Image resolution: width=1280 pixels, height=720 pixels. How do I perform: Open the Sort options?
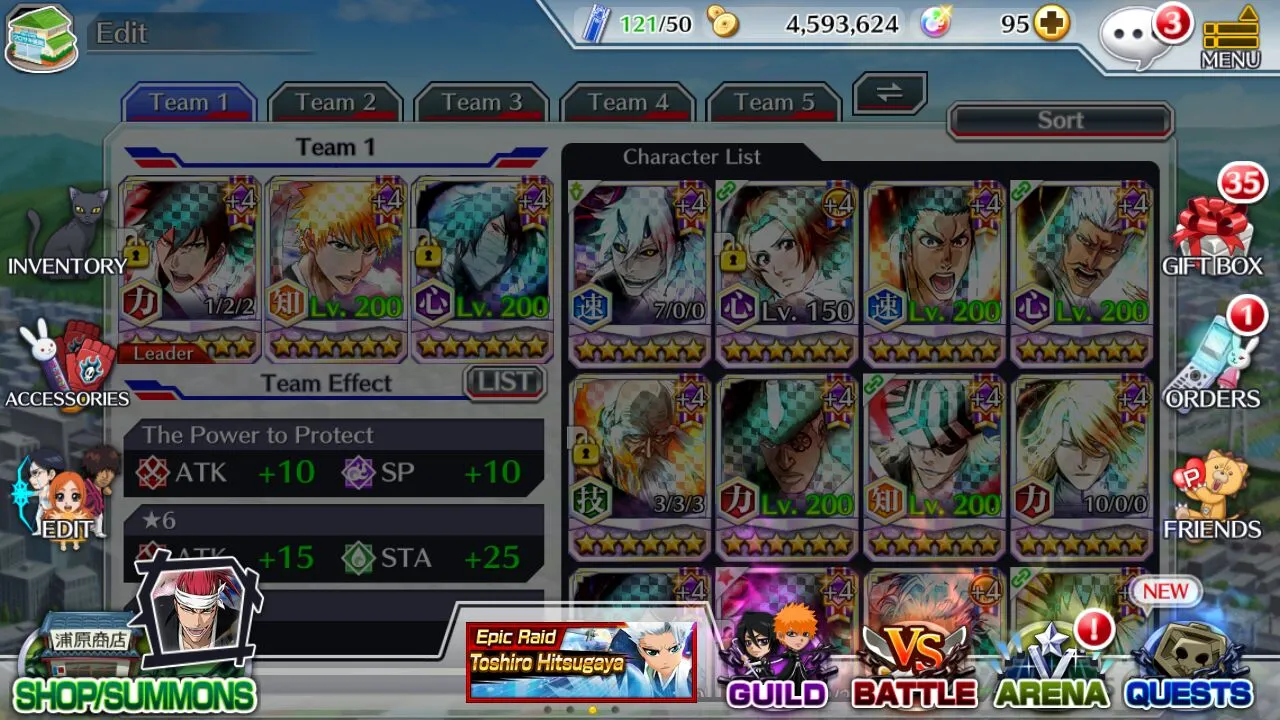coord(1060,121)
